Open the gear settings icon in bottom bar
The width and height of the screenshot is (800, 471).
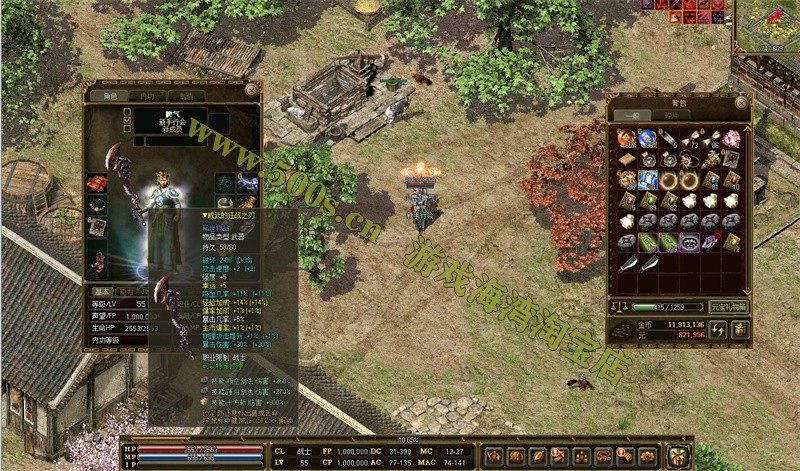(x=648, y=456)
